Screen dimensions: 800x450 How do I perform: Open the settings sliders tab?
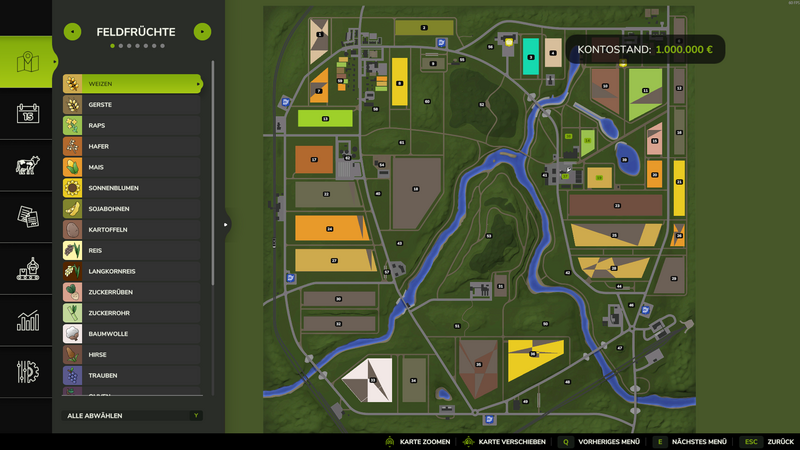[x=27, y=372]
